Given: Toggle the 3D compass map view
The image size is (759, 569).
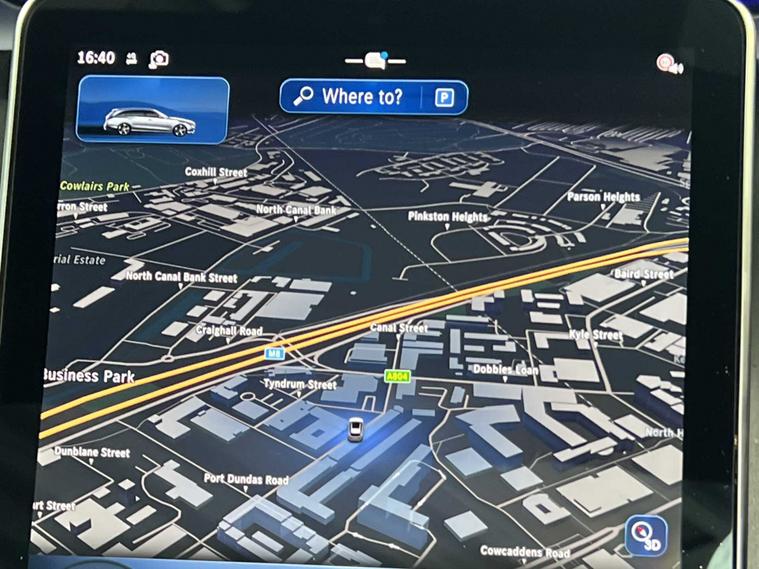Looking at the screenshot, I should (x=646, y=535).
